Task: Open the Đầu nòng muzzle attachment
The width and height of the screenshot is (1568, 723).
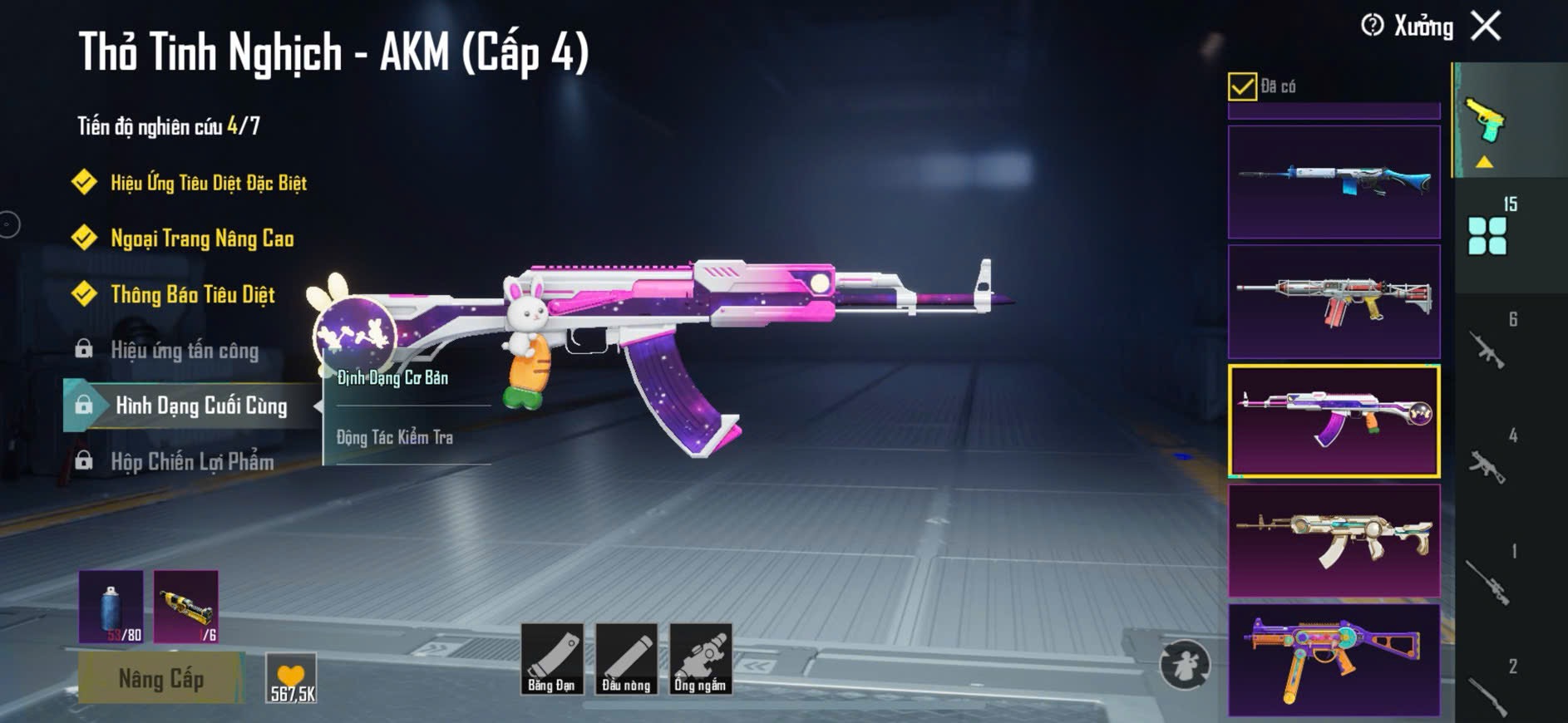Action: point(626,659)
